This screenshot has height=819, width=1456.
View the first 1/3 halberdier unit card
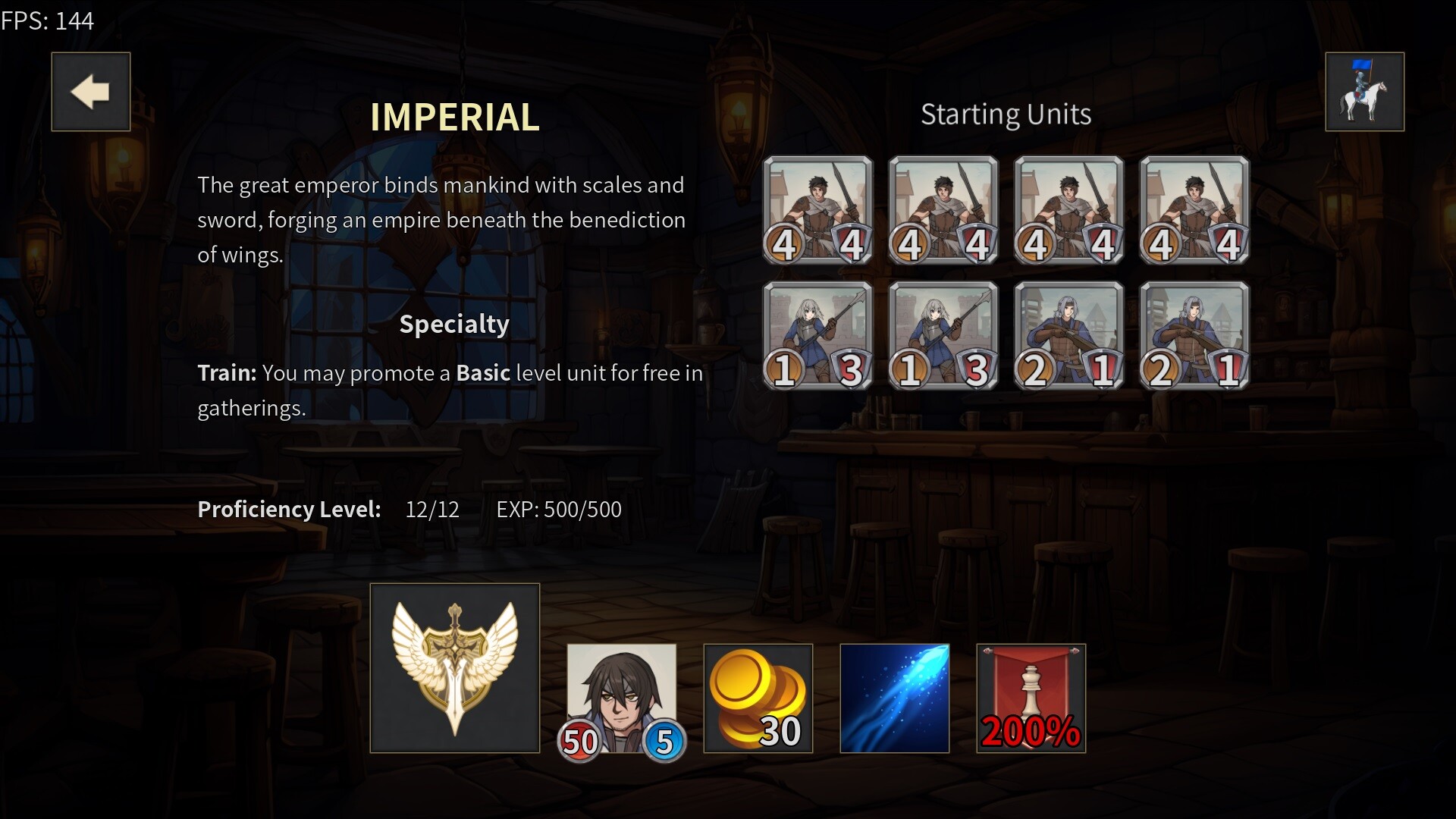click(817, 337)
